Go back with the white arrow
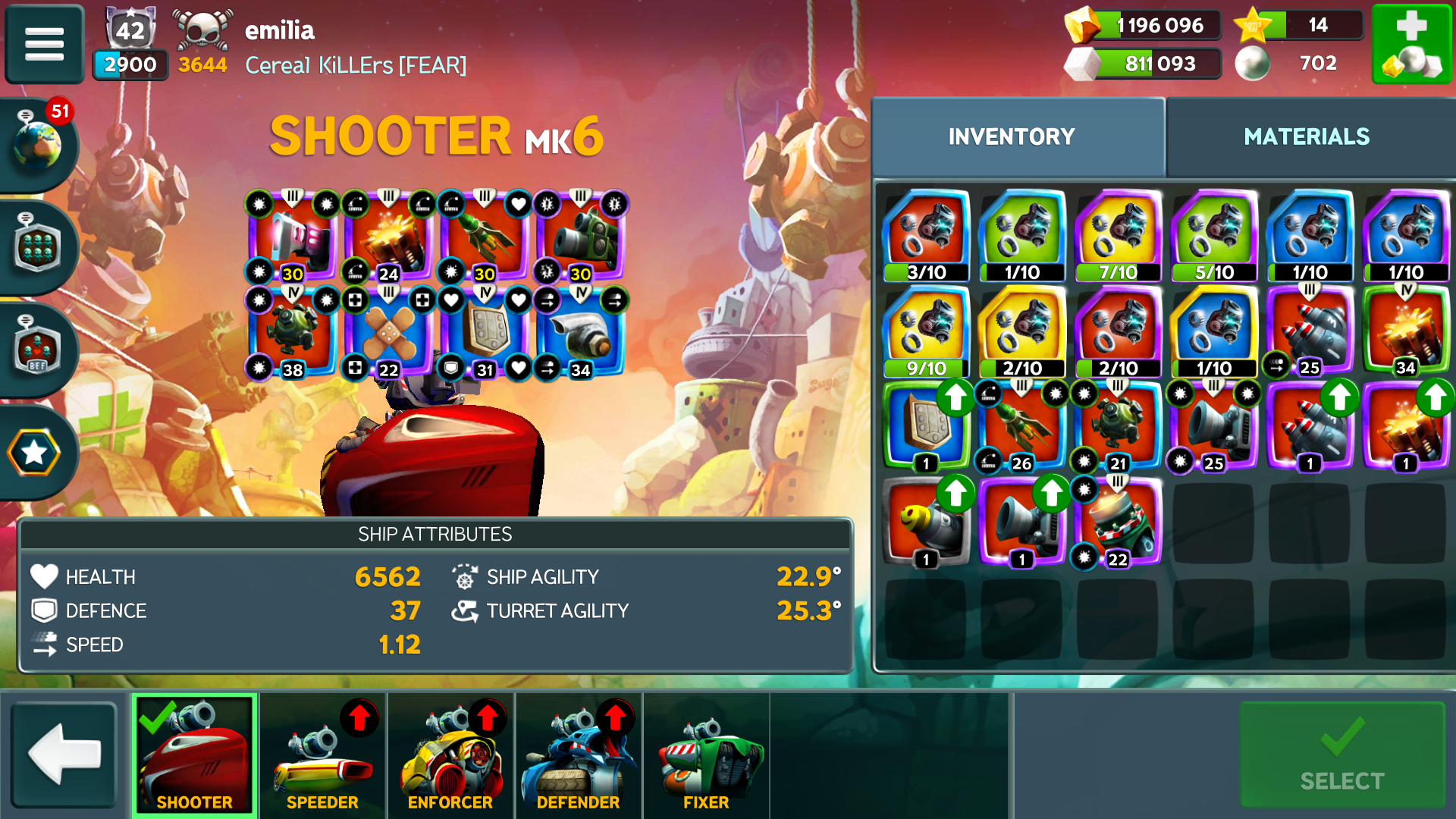Viewport: 1456px width, 819px height. [64, 754]
